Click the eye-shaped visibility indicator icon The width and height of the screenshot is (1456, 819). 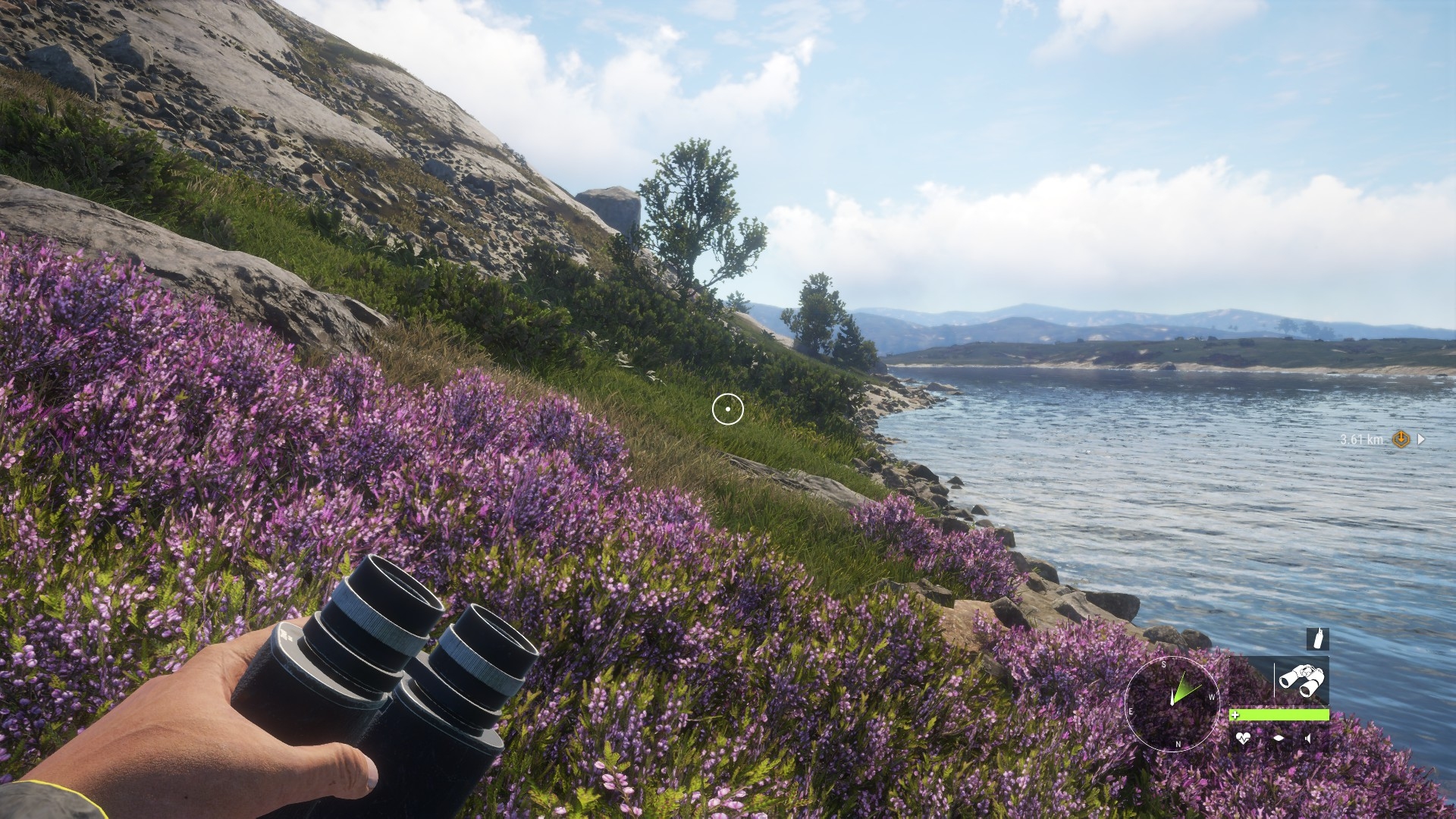click(1279, 738)
